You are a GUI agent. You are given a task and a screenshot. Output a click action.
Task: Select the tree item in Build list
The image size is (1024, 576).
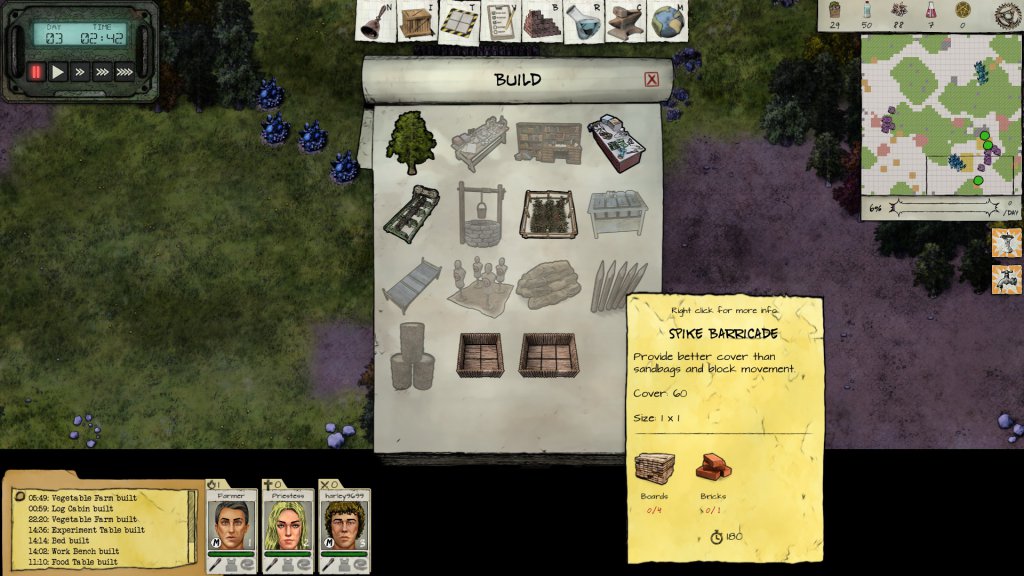coord(411,141)
